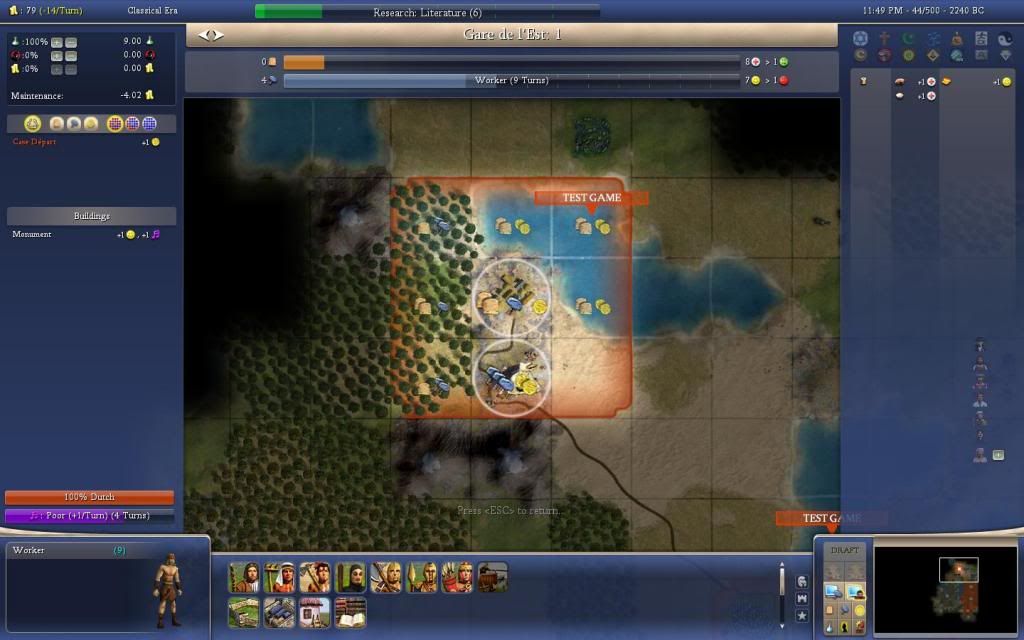Screen dimensions: 1024x640
Task: Add a specialist with the small plus button
Action: point(997,455)
